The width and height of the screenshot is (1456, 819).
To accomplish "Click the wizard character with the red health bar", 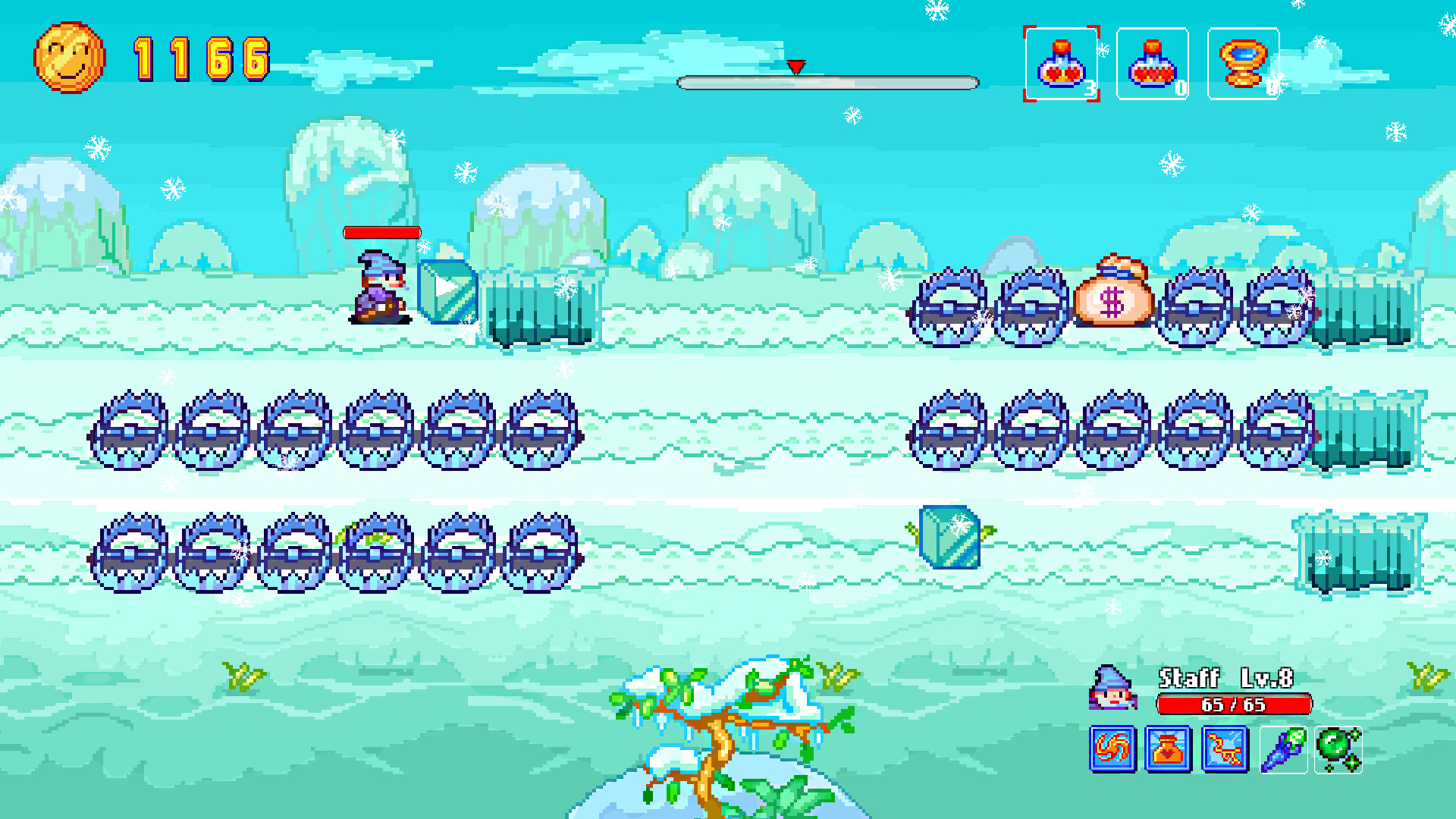I will coord(381,284).
